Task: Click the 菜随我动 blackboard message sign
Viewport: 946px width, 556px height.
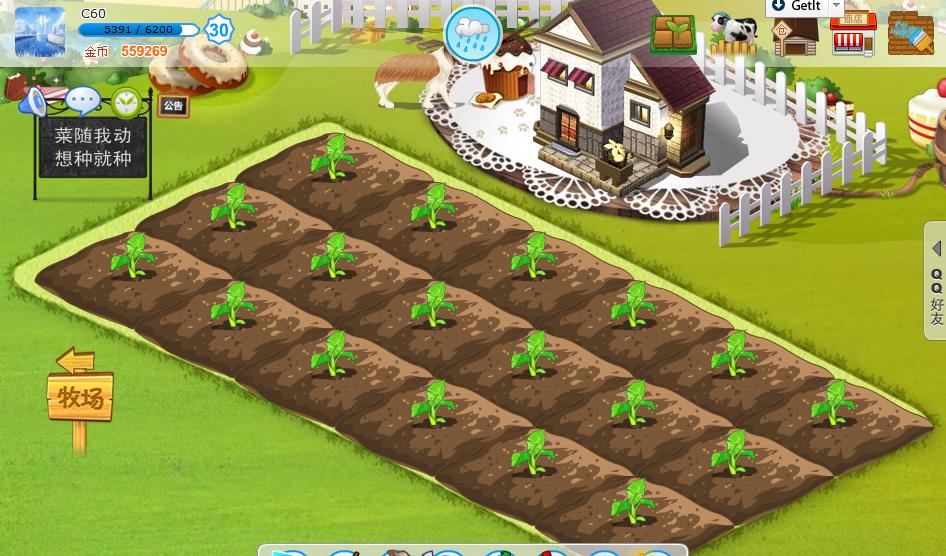Action: [92, 147]
